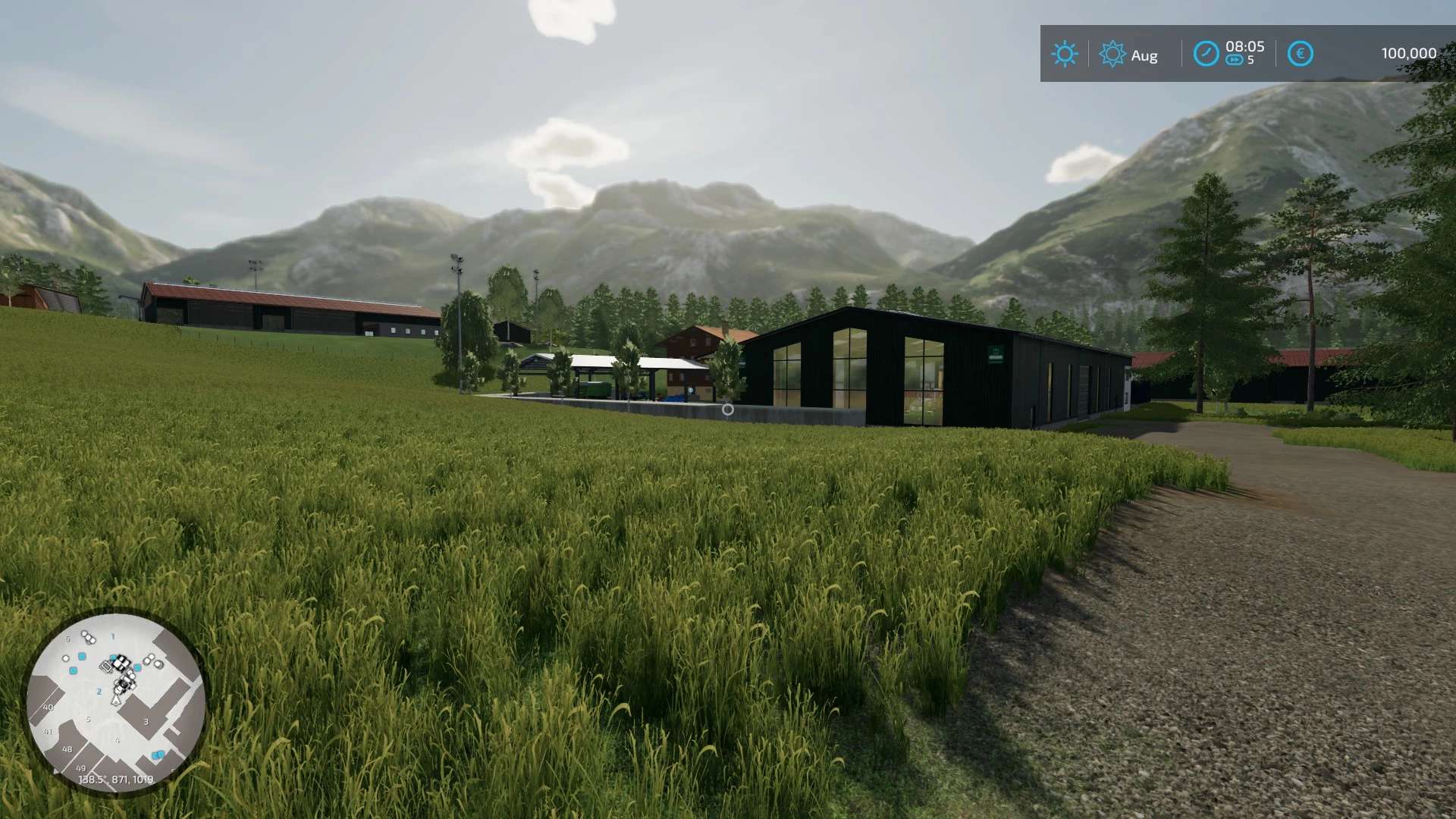
Task: Click the clock time icon
Action: pyautogui.click(x=1206, y=54)
